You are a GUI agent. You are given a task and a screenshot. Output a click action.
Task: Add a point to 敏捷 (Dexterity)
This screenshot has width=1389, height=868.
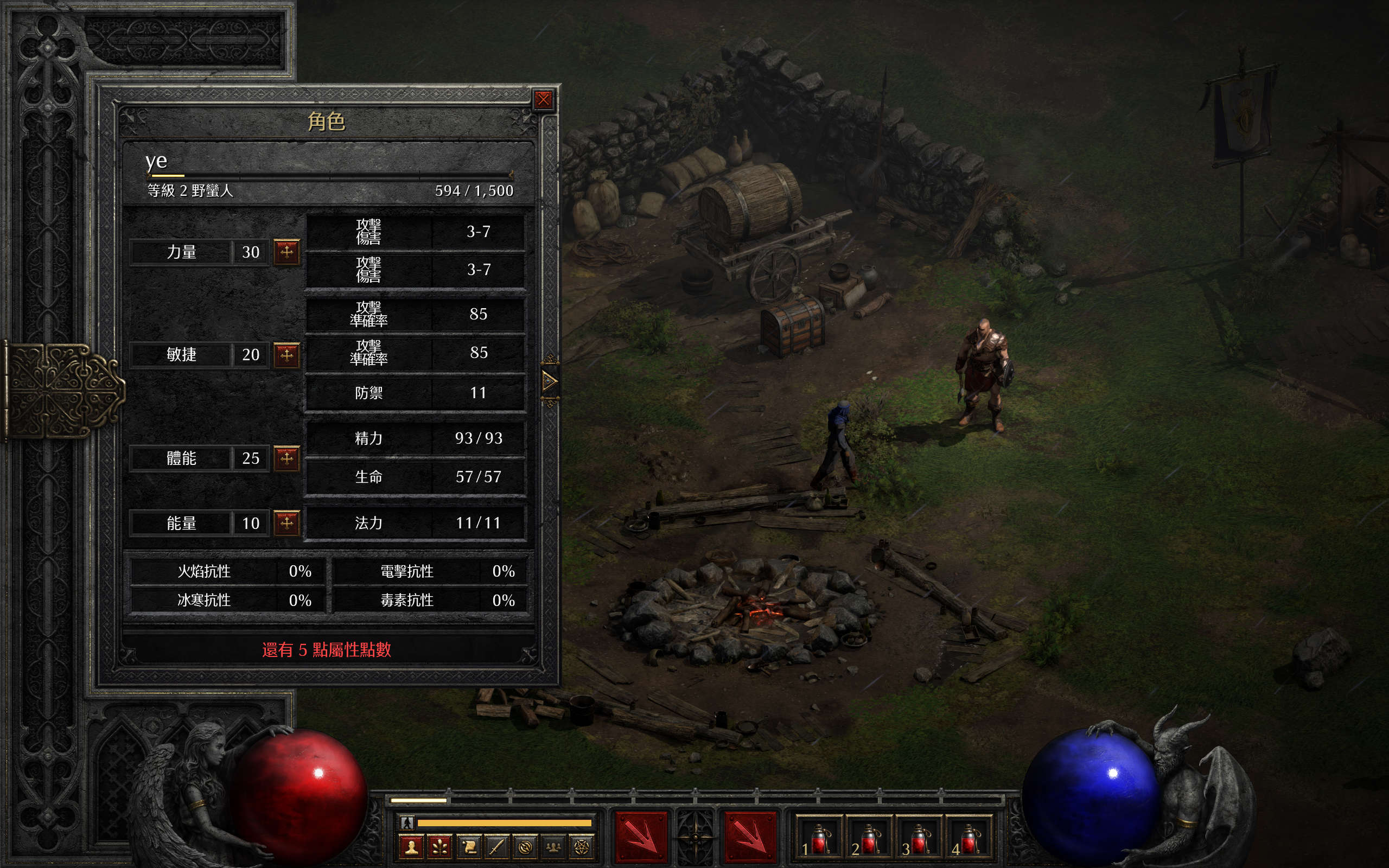coord(286,355)
